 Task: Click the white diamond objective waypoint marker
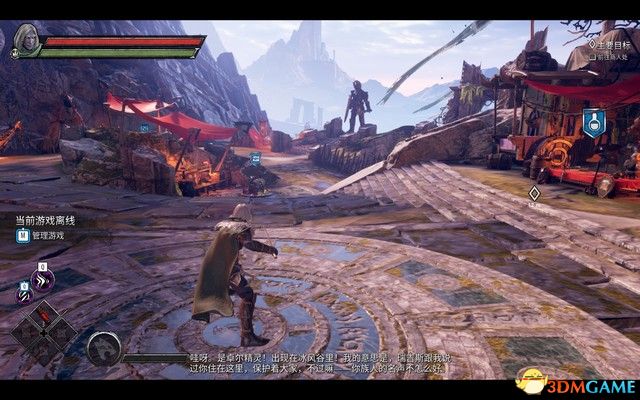pos(535,193)
